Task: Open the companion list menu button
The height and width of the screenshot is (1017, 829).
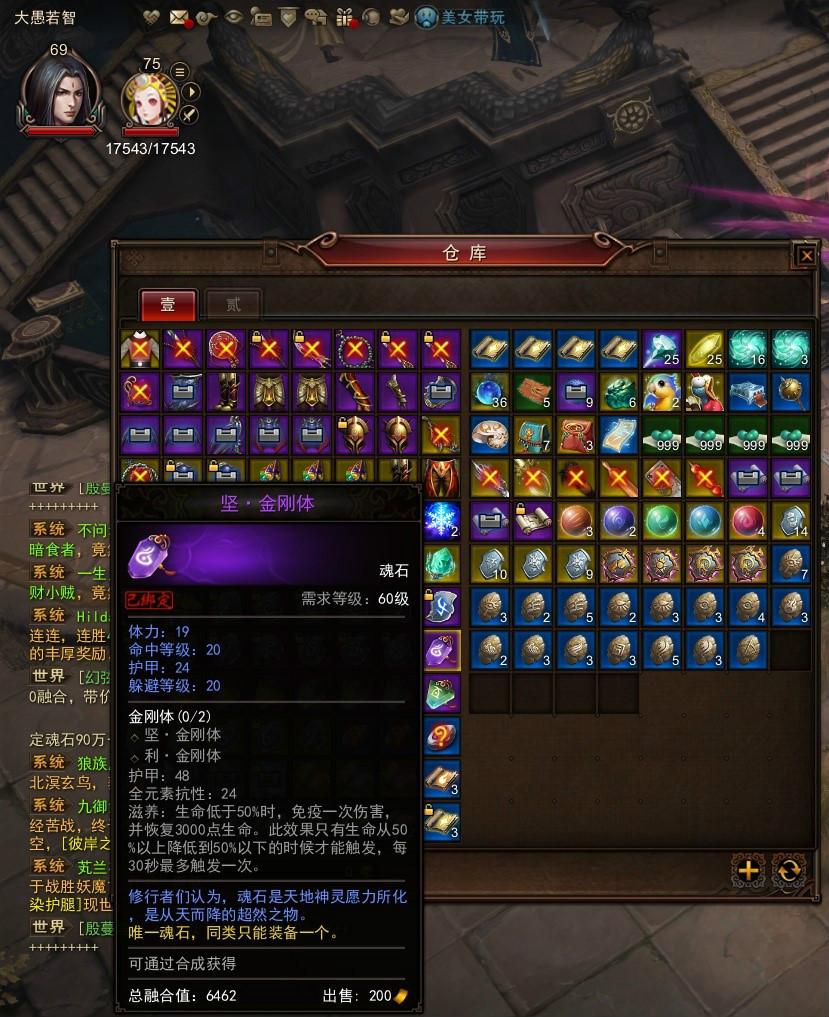Action: pyautogui.click(x=180, y=71)
